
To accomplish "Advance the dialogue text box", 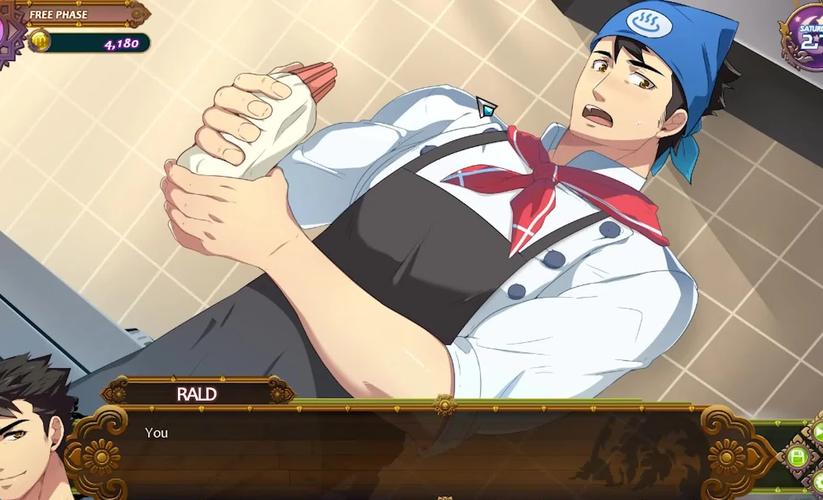I will (x=420, y=450).
